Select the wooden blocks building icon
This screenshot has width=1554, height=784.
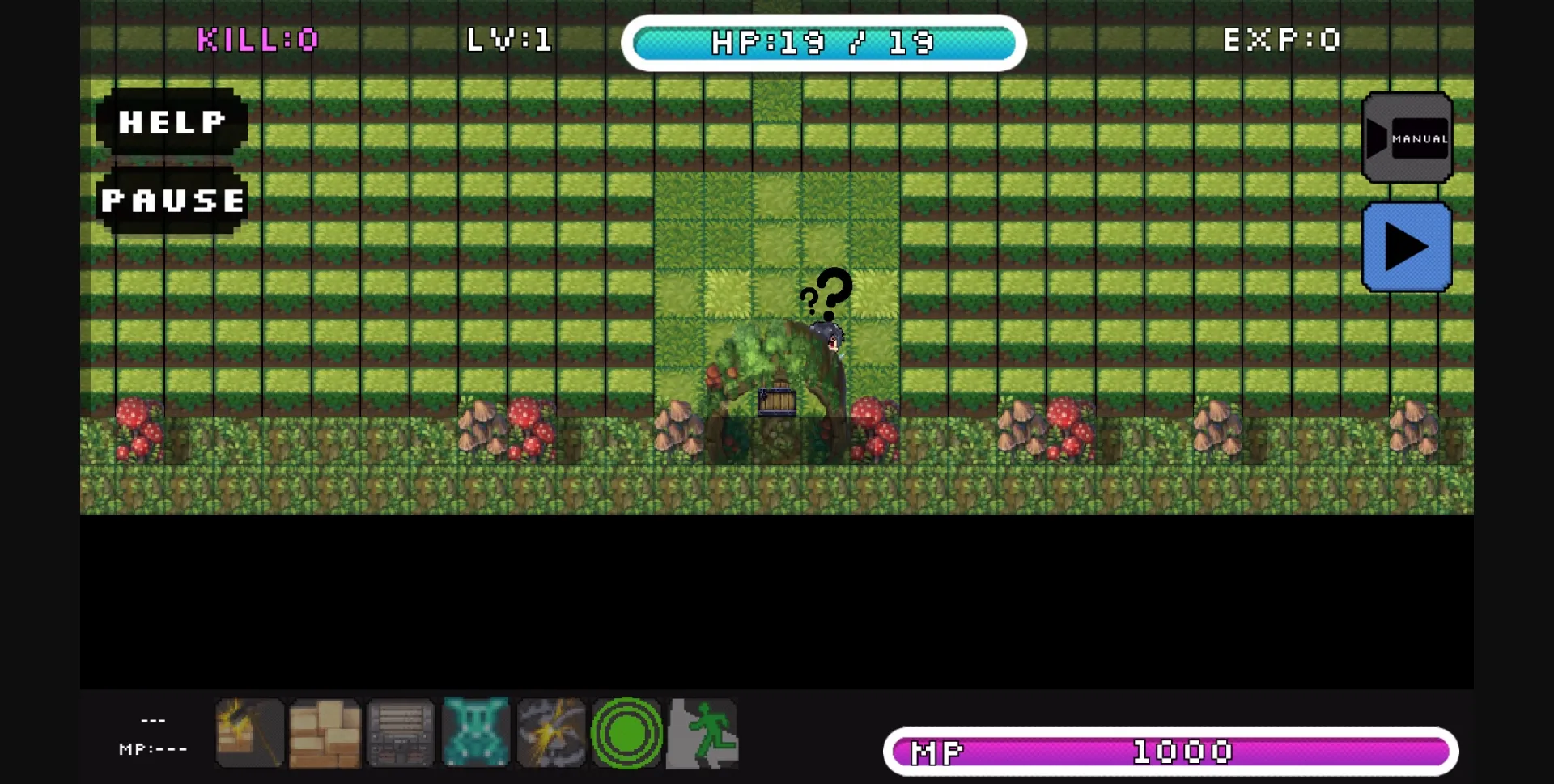pyautogui.click(x=324, y=735)
